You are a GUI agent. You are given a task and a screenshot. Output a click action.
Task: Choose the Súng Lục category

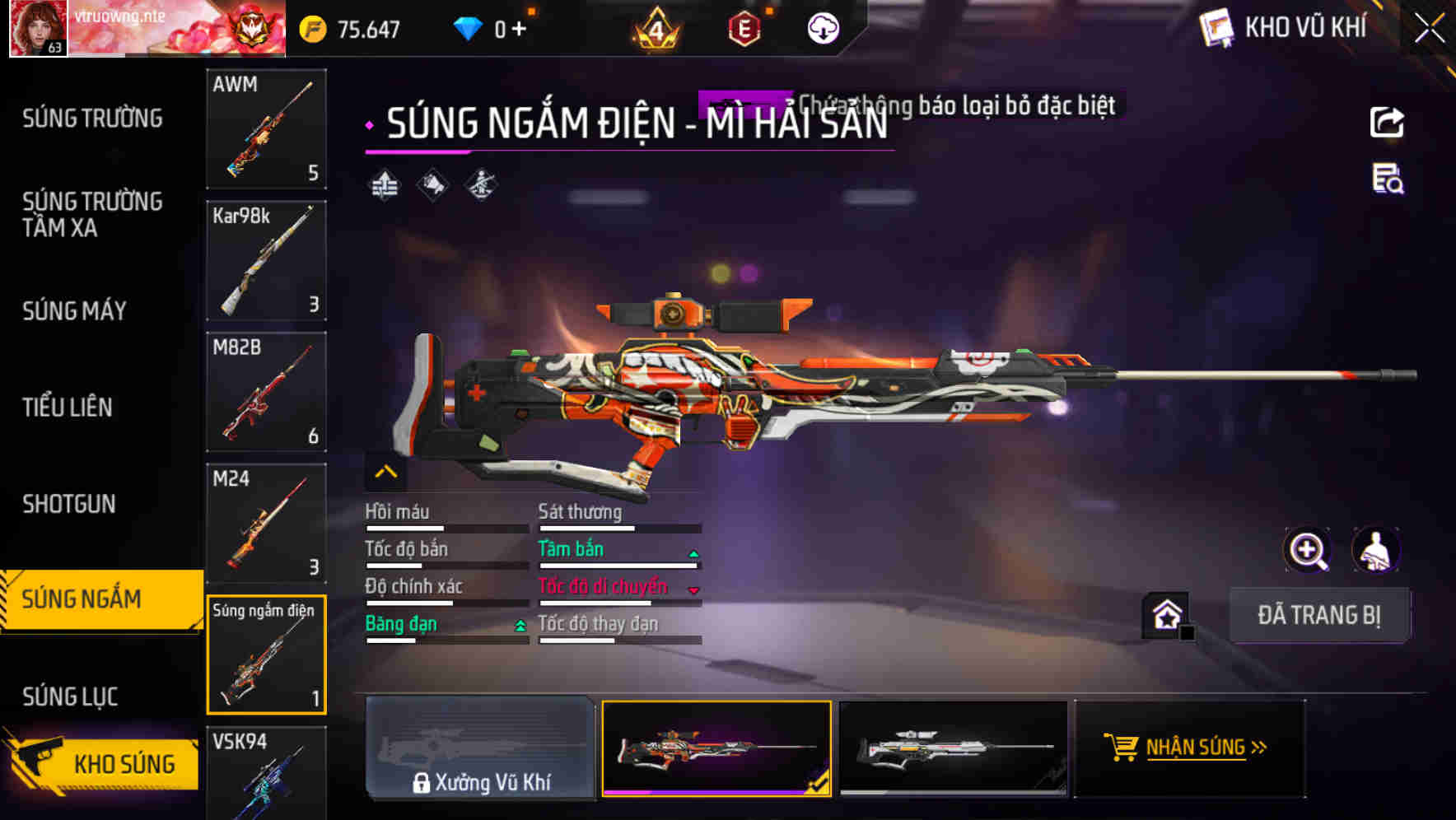click(70, 697)
